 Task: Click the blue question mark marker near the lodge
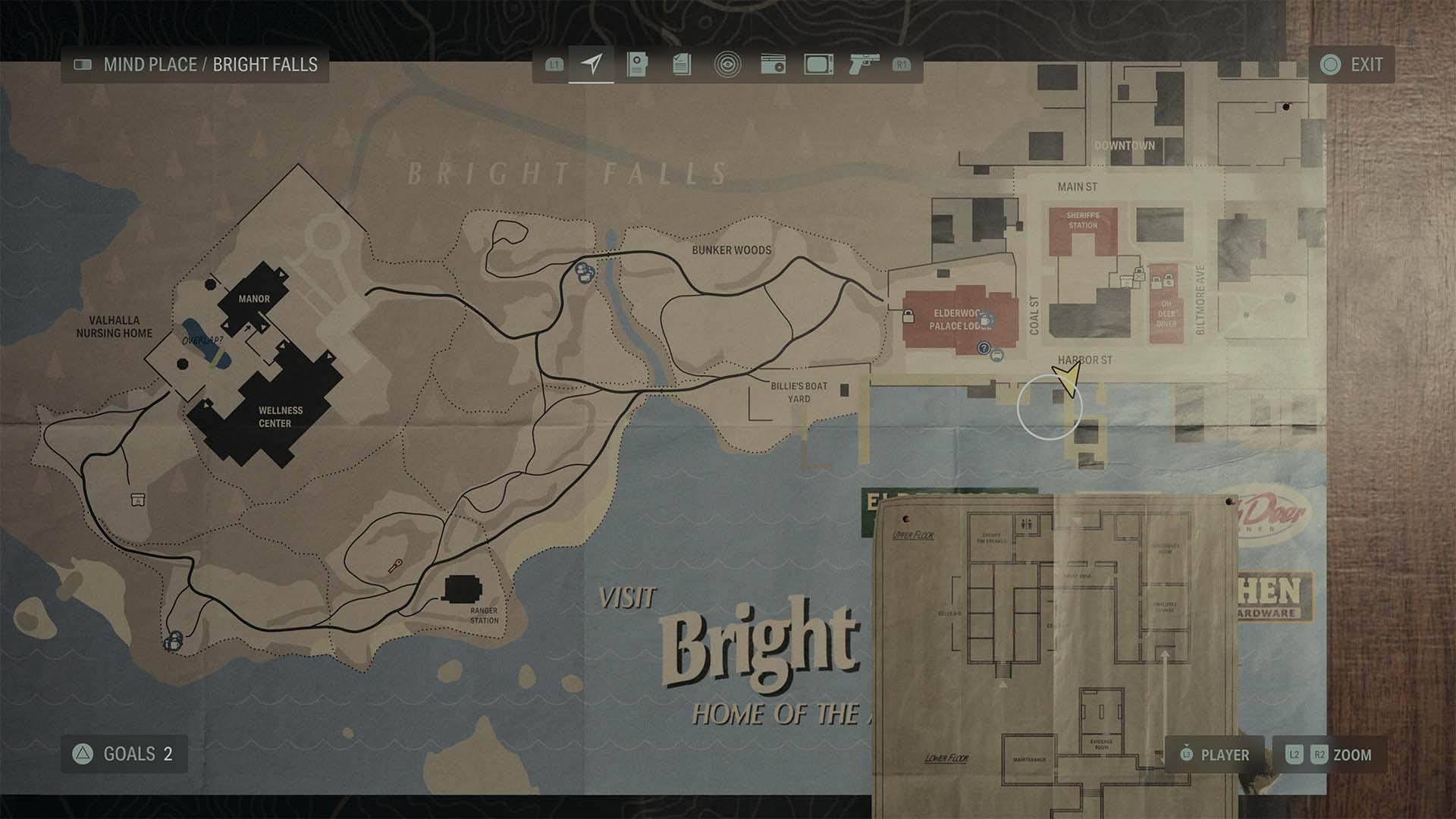click(984, 350)
